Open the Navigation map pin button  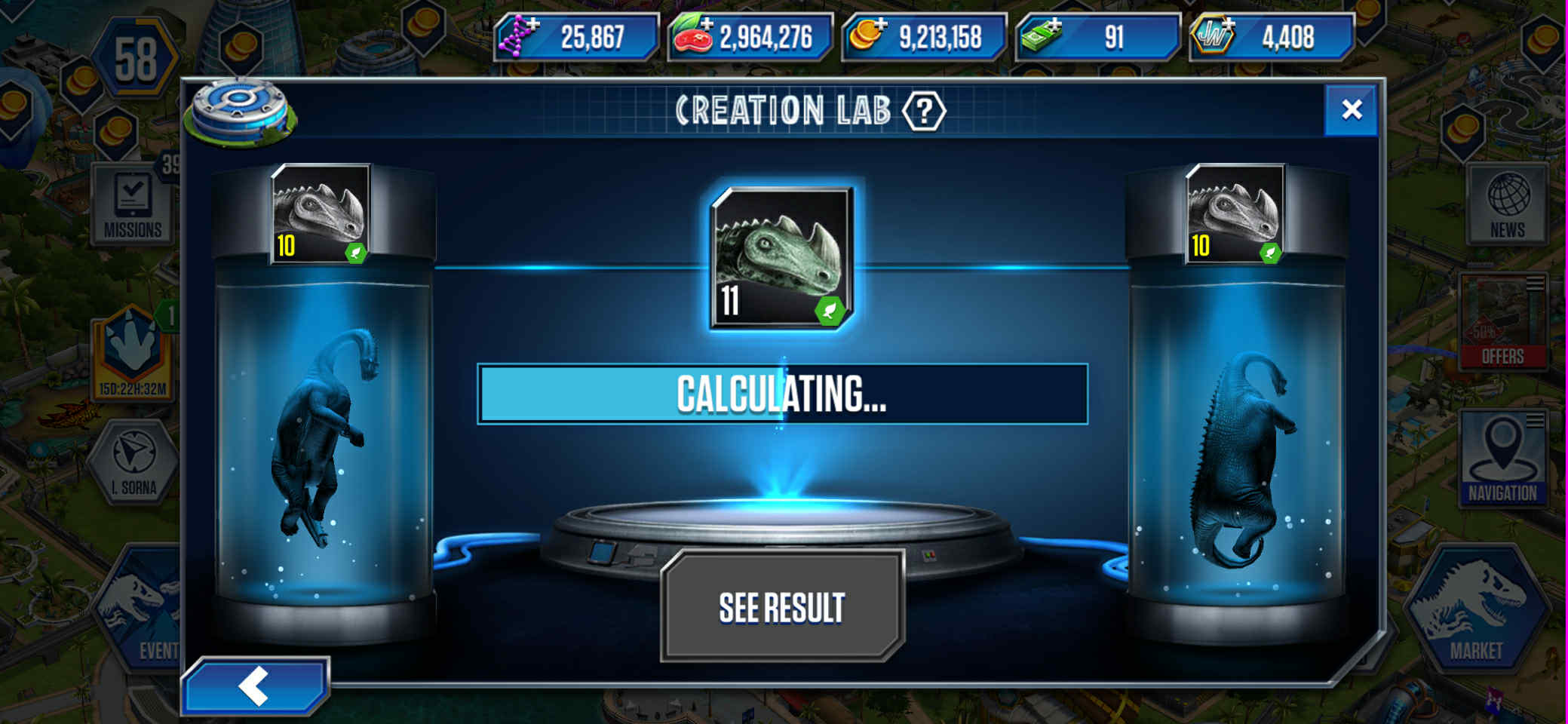(x=1502, y=458)
